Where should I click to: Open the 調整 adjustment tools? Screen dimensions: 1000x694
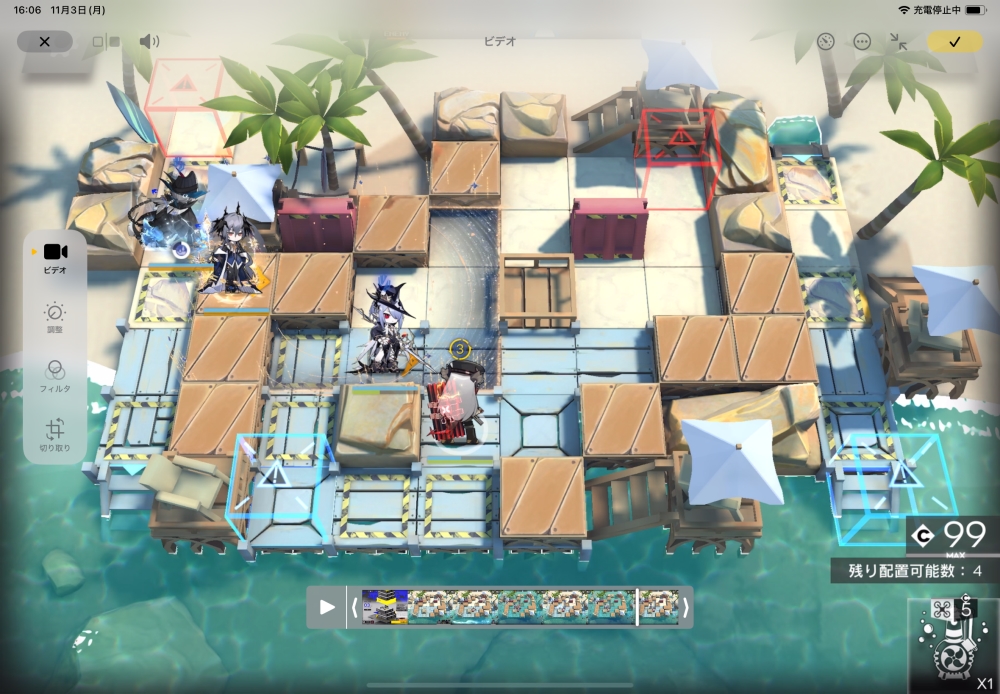click(x=55, y=317)
